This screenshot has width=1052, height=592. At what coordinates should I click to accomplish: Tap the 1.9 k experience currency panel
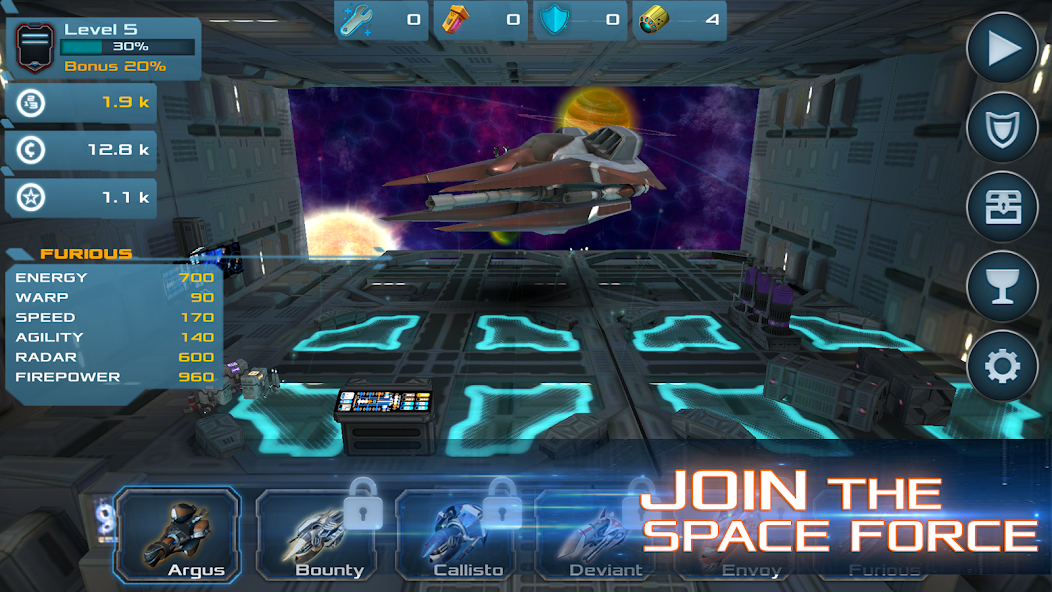click(x=81, y=102)
